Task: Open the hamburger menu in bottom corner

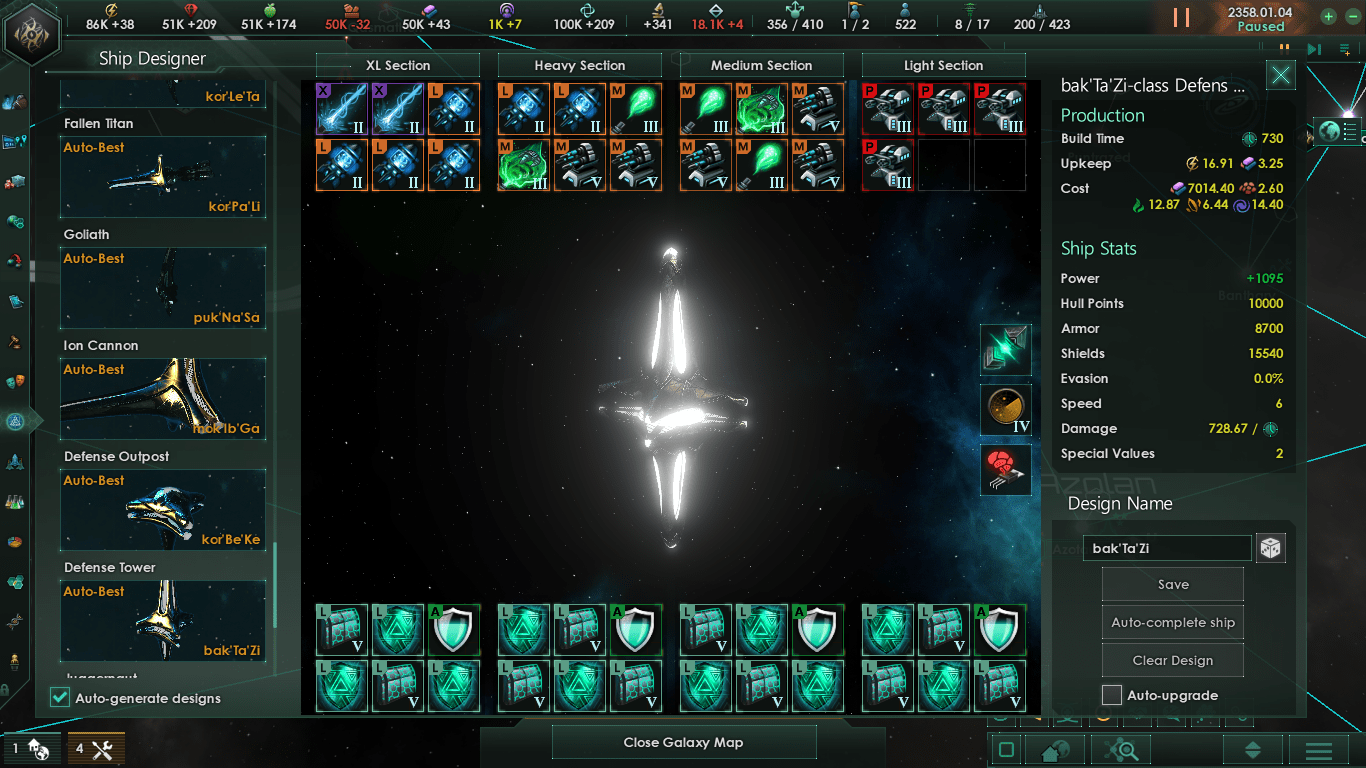Action: (x=1318, y=750)
